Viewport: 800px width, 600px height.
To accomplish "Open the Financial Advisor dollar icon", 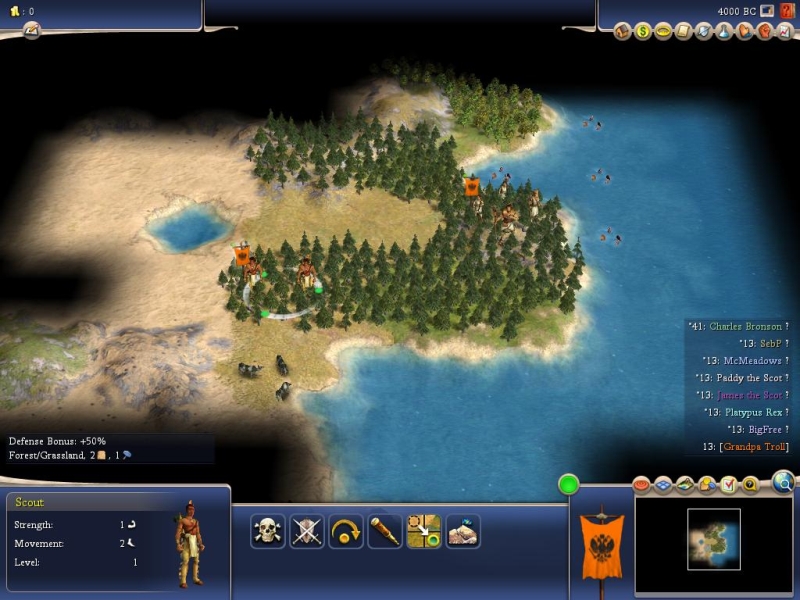I will (x=643, y=31).
